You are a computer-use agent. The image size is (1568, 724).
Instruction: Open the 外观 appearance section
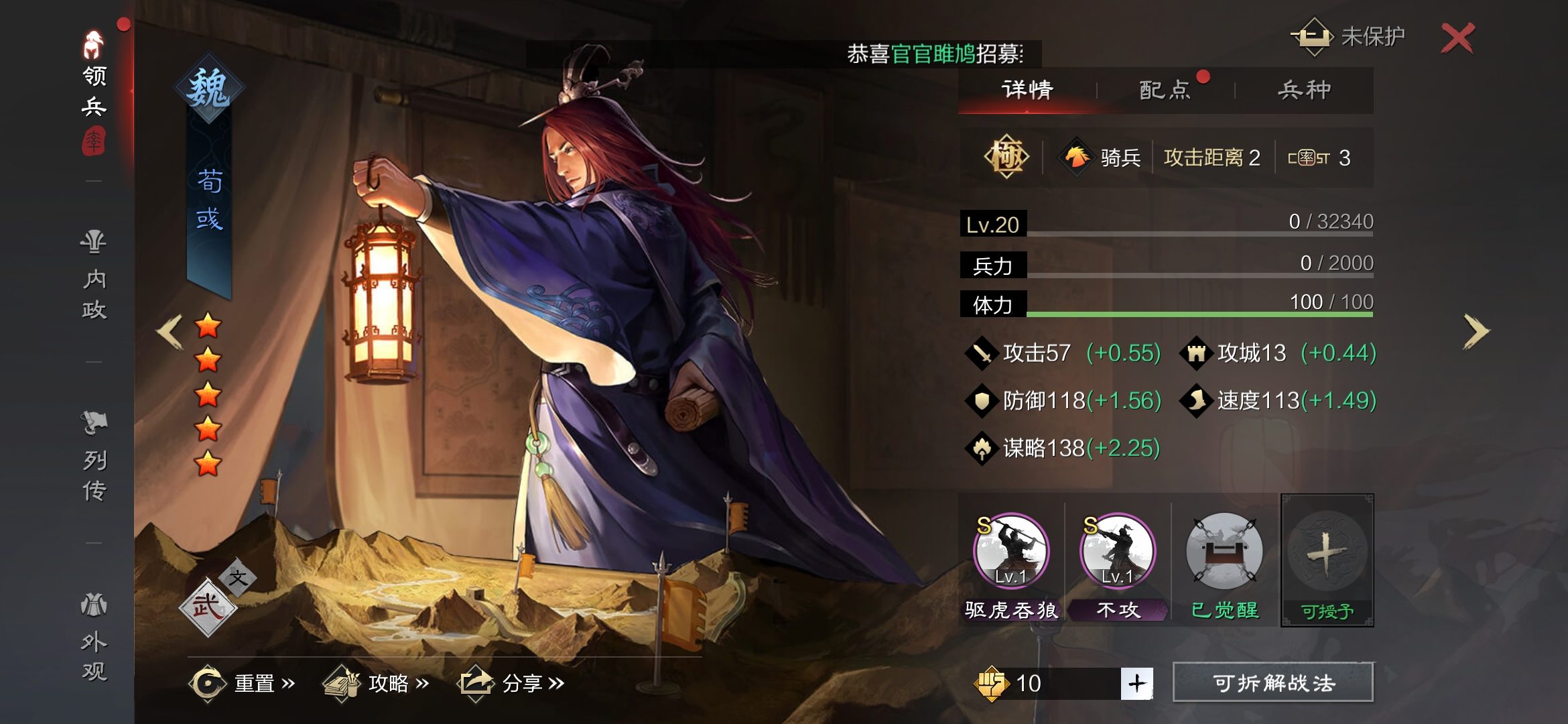(94, 637)
